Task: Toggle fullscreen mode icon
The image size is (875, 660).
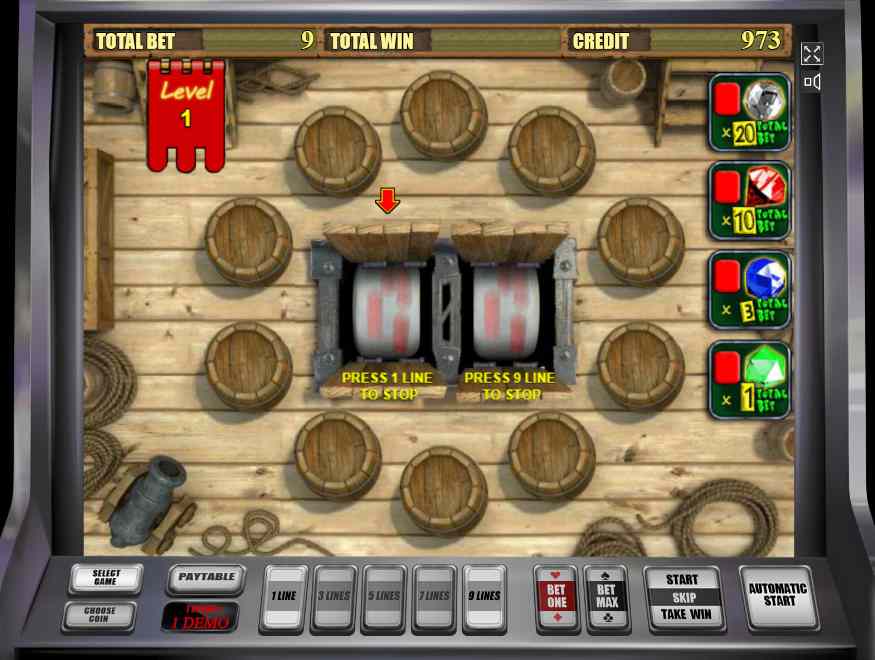Action: point(812,54)
